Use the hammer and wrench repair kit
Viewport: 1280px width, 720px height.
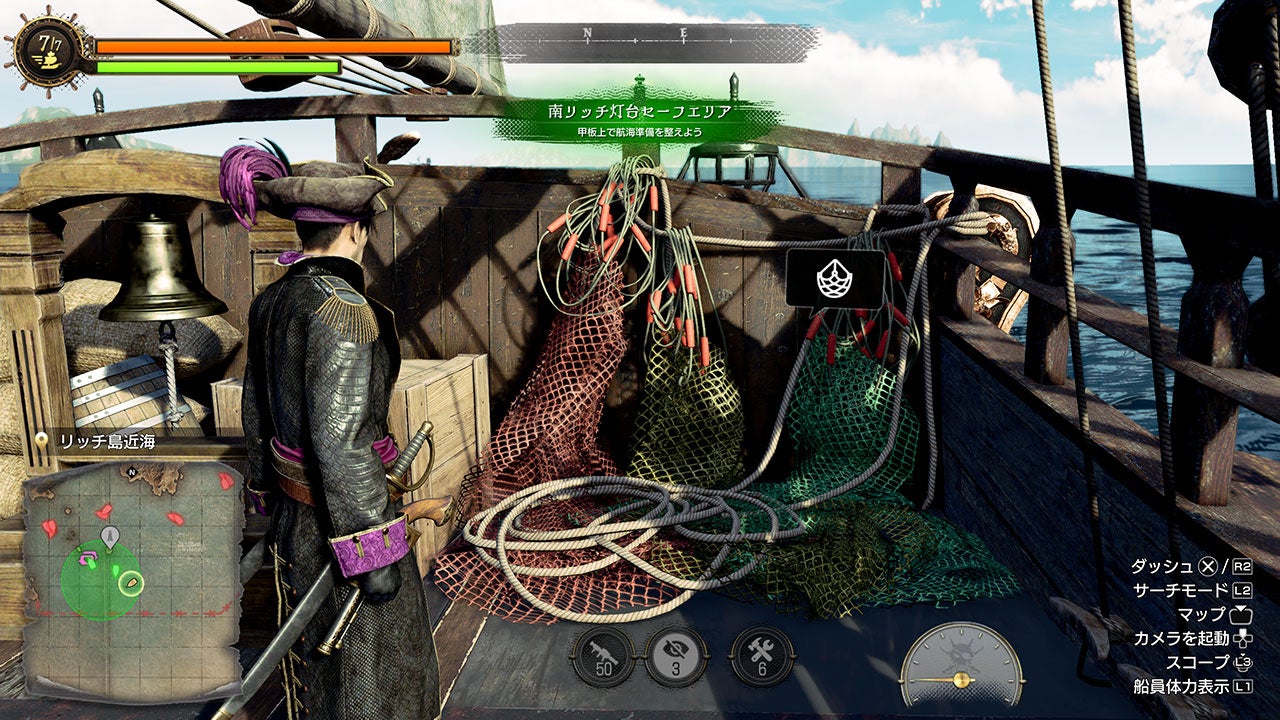pos(762,657)
